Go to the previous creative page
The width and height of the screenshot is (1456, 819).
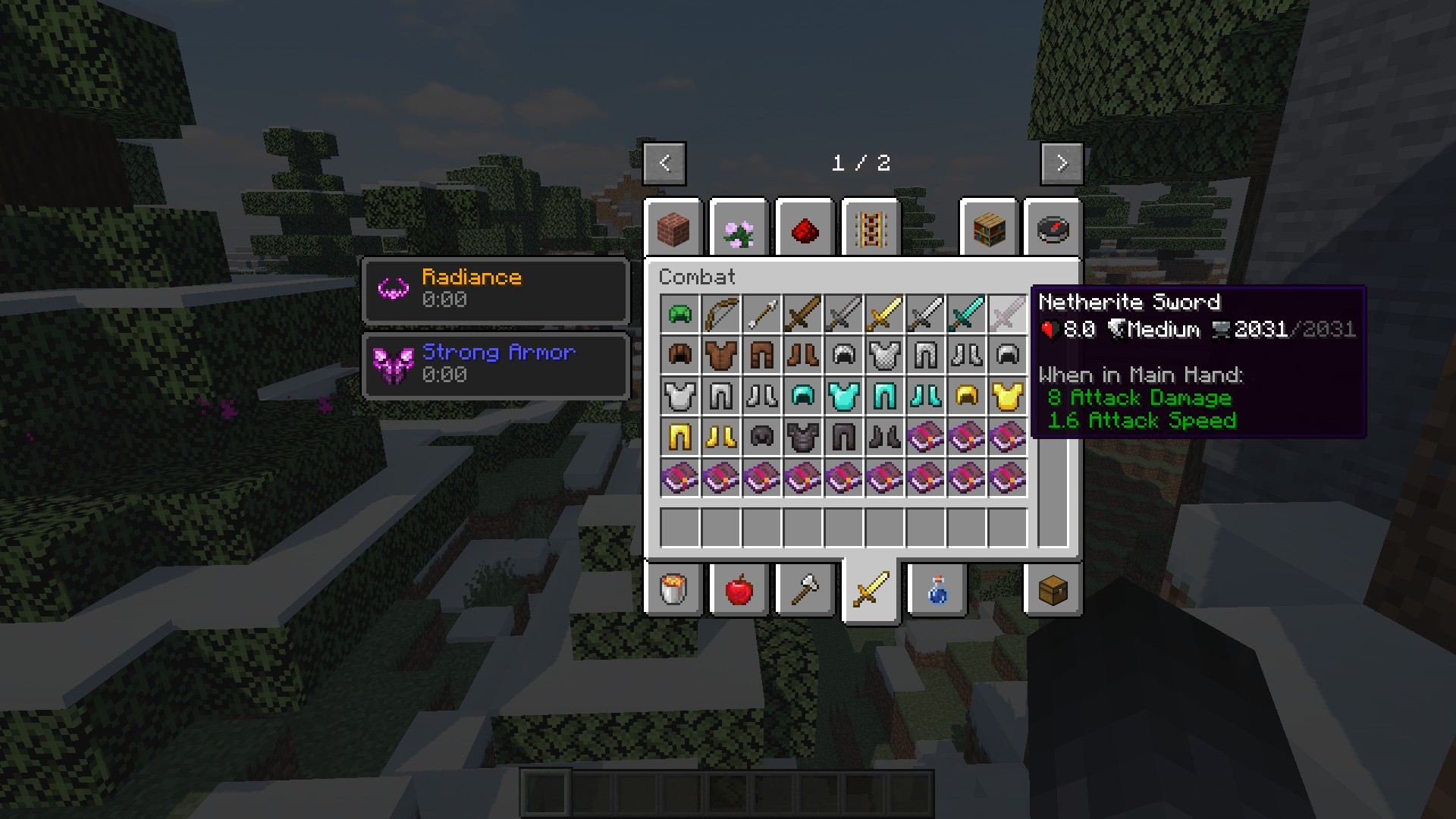[664, 163]
